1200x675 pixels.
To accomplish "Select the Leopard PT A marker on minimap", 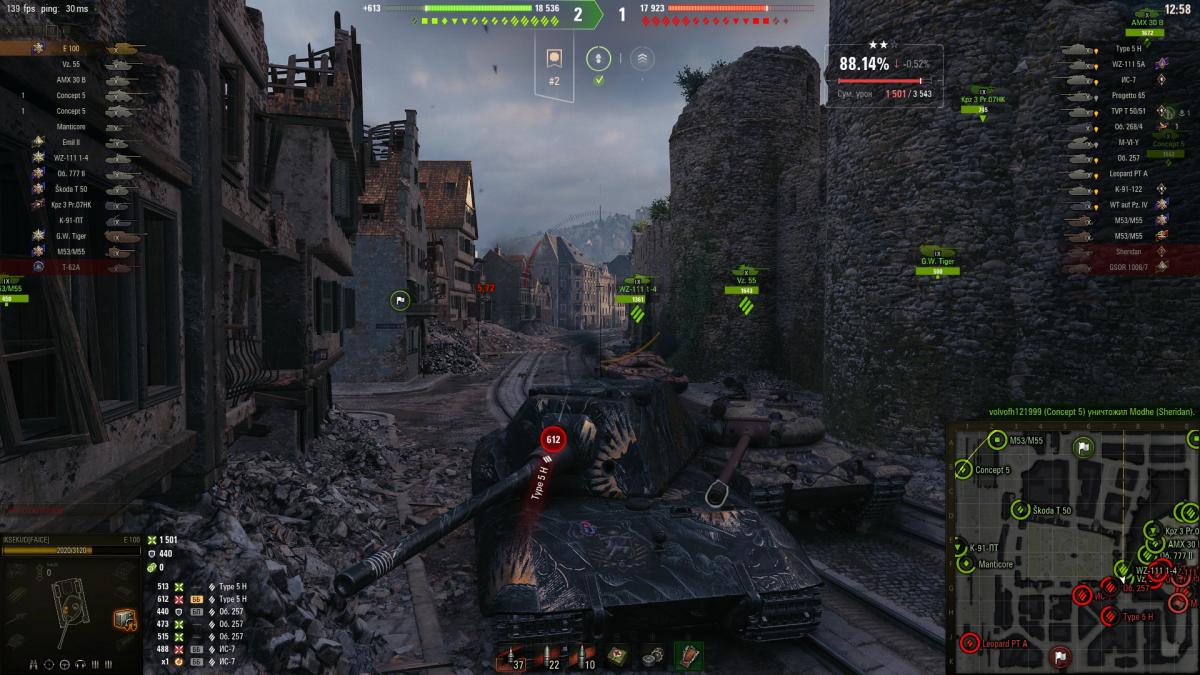I will click(968, 642).
